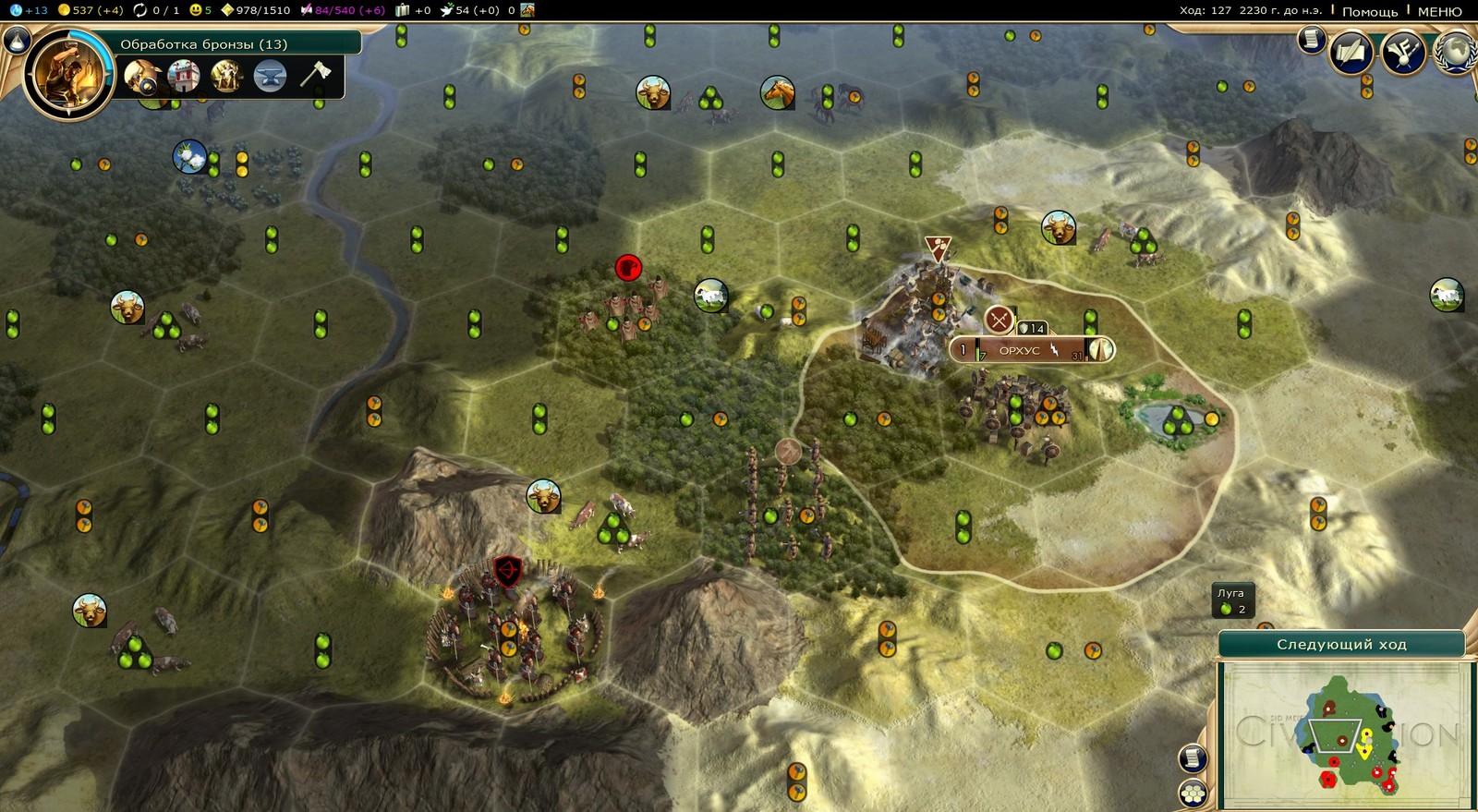The width and height of the screenshot is (1478, 812).
Task: Click the Следующий ход (Next Turn) button
Action: click(1341, 644)
